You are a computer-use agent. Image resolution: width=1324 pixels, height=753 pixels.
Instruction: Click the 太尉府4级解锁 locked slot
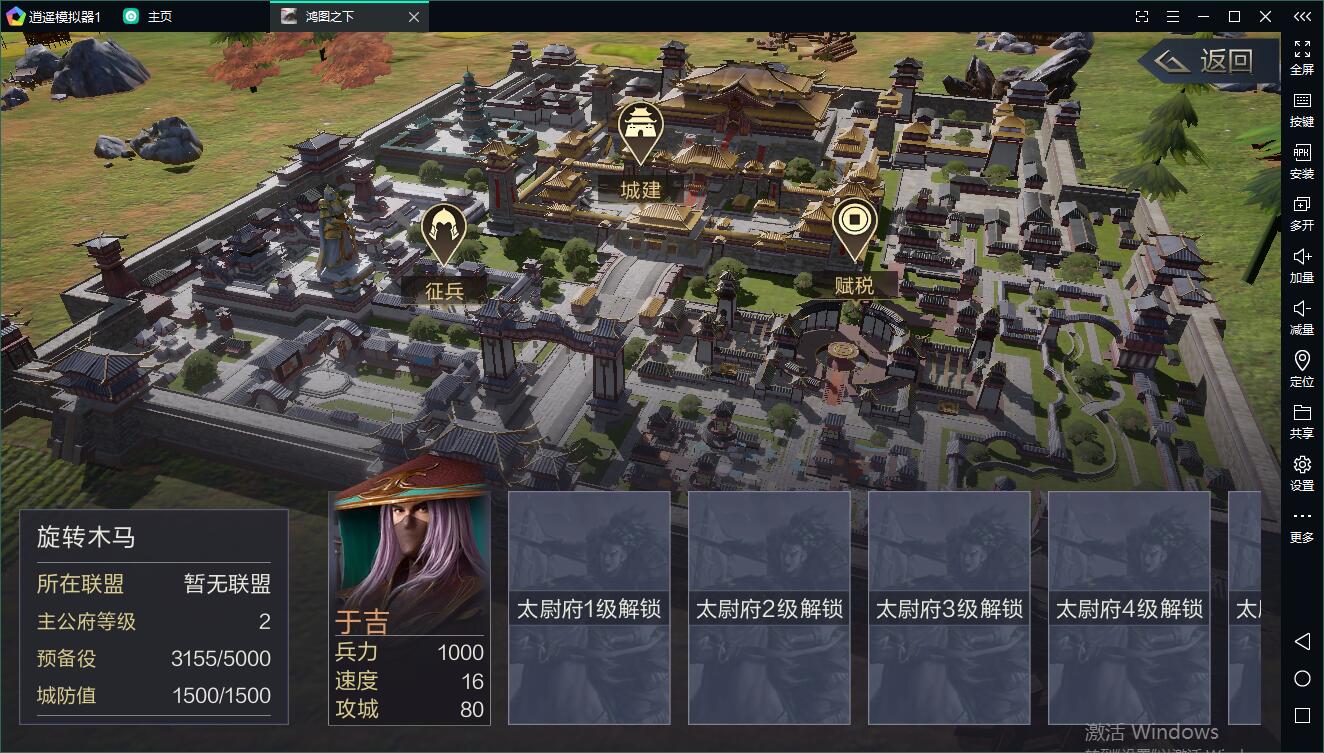click(x=1129, y=607)
